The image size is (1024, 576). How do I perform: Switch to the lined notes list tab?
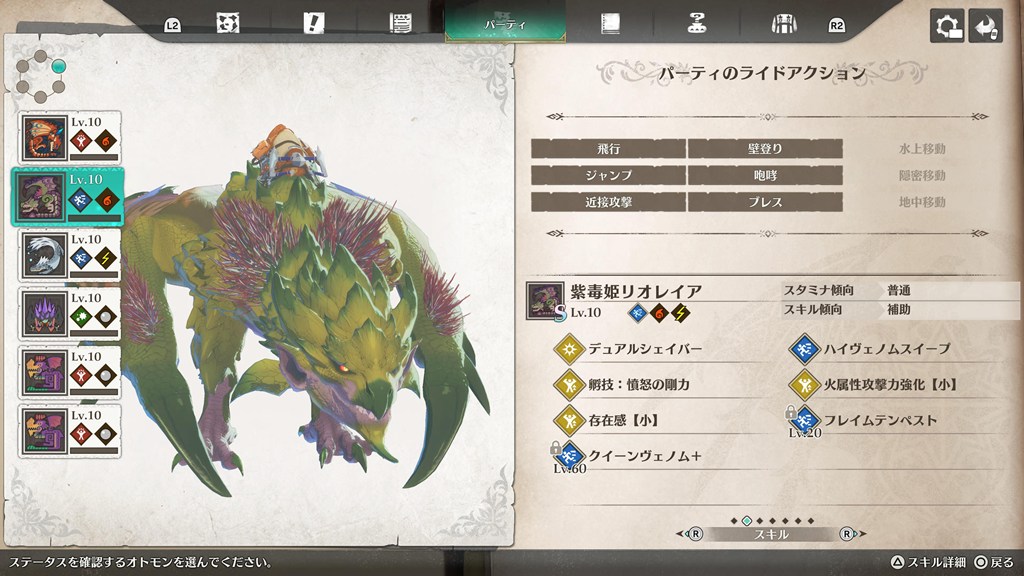(402, 23)
